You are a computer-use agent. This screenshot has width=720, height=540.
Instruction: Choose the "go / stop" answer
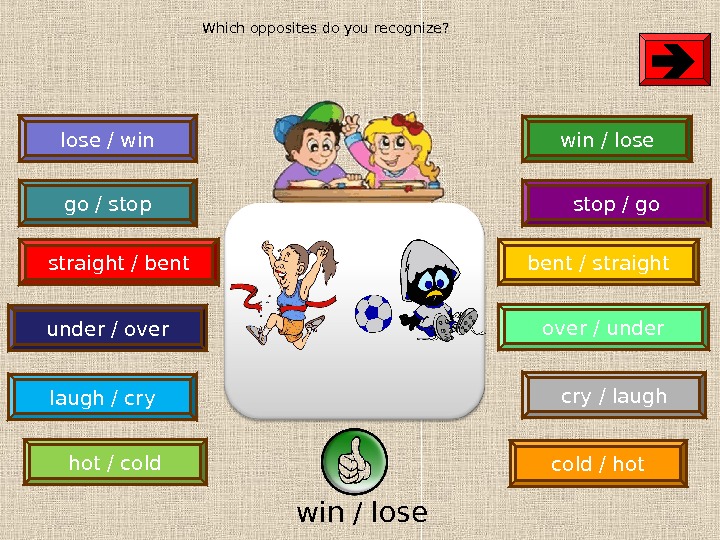click(108, 204)
